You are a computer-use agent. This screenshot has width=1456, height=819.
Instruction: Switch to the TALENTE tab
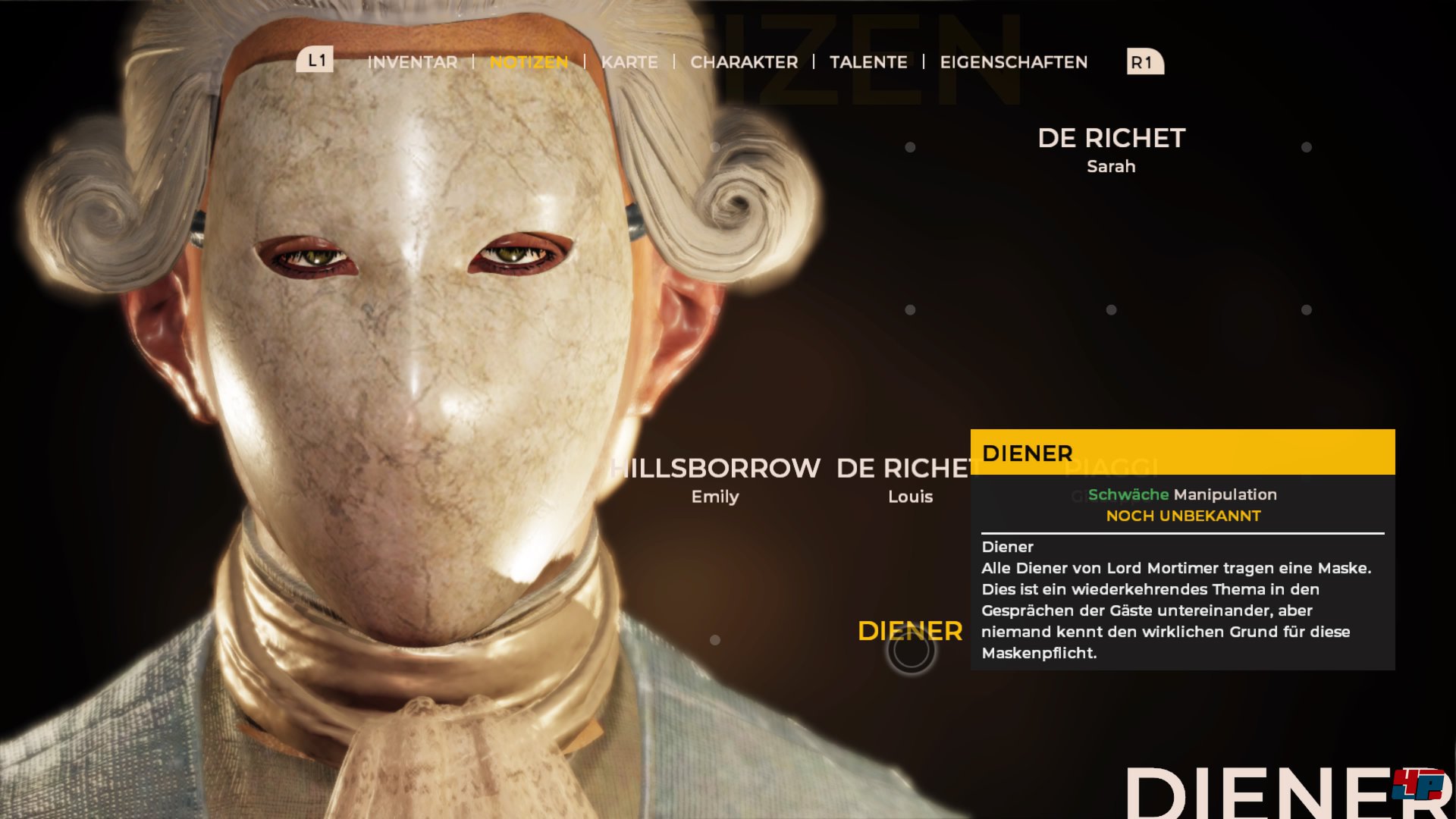(x=869, y=62)
